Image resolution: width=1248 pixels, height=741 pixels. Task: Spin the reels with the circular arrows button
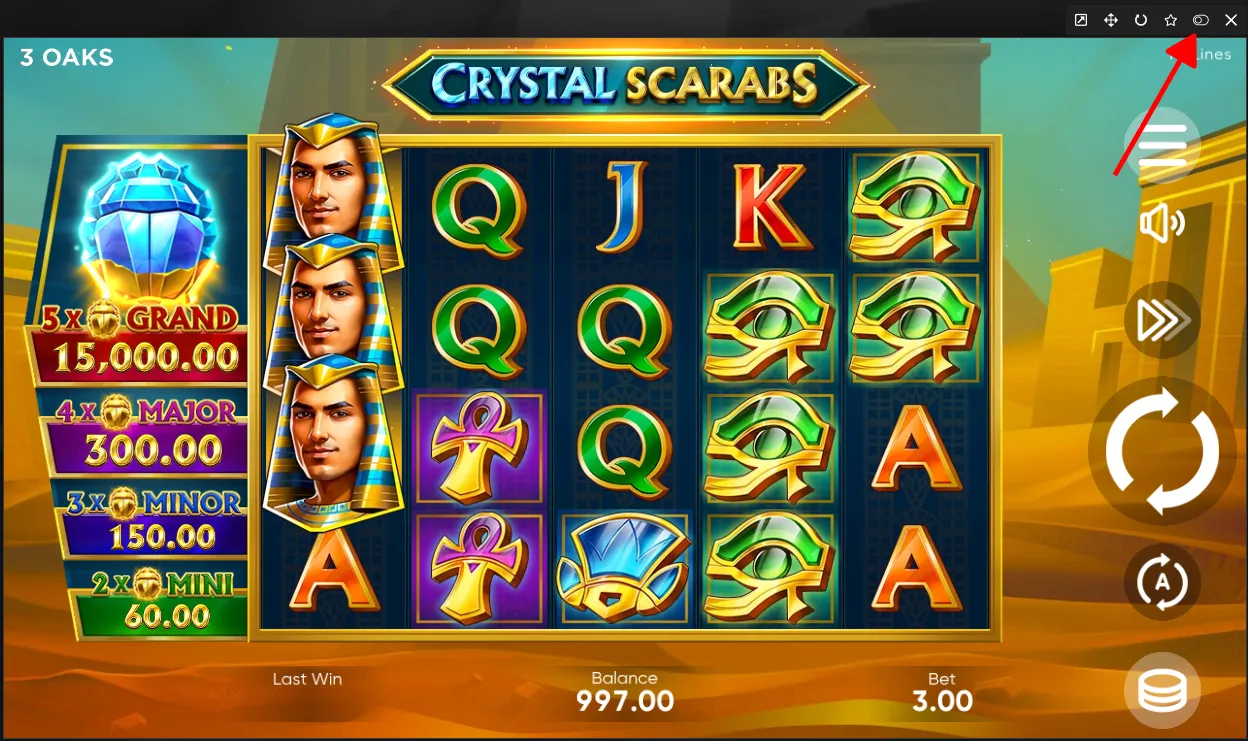[x=1162, y=452]
